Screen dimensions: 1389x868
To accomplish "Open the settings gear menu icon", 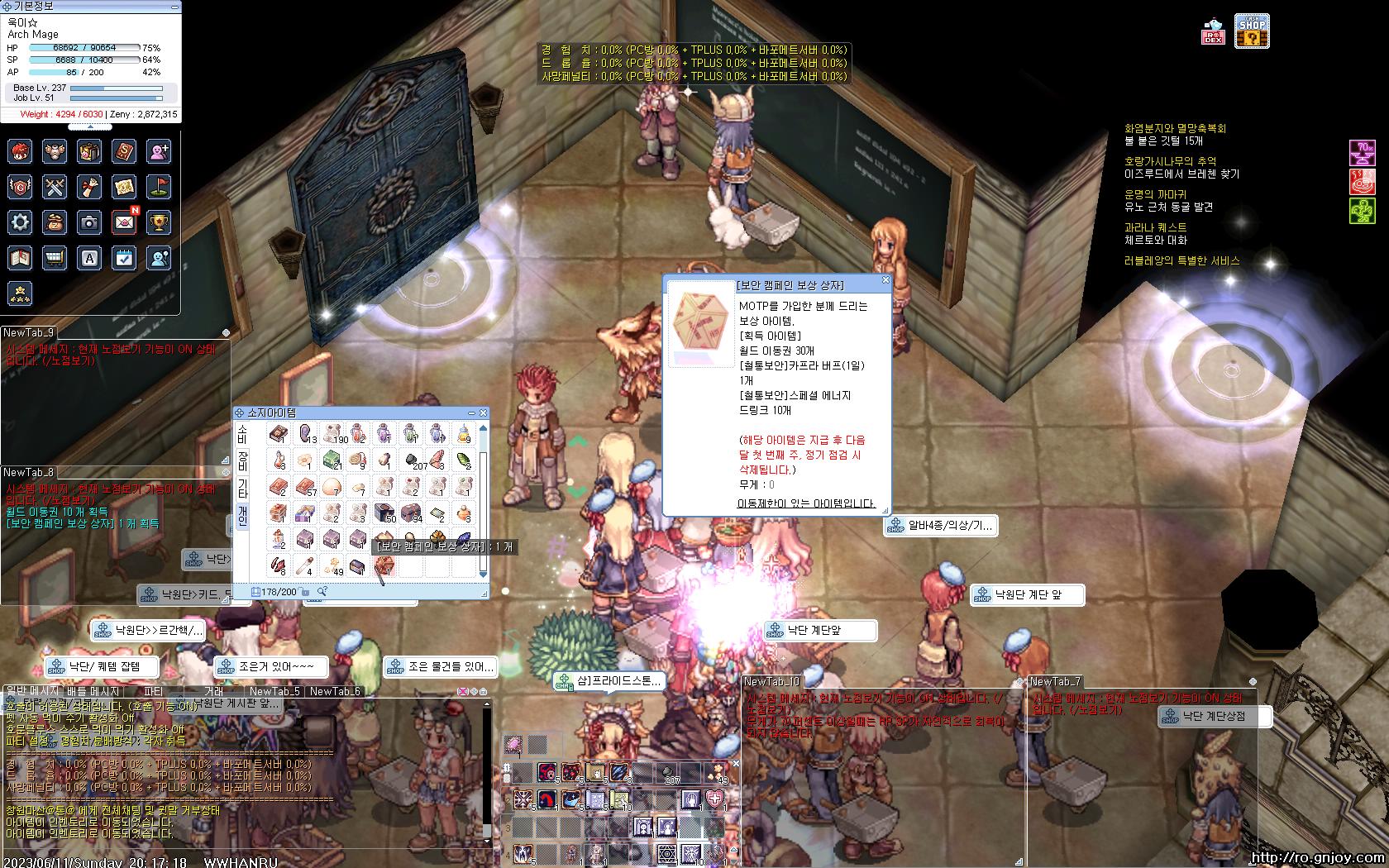I will tap(20, 222).
